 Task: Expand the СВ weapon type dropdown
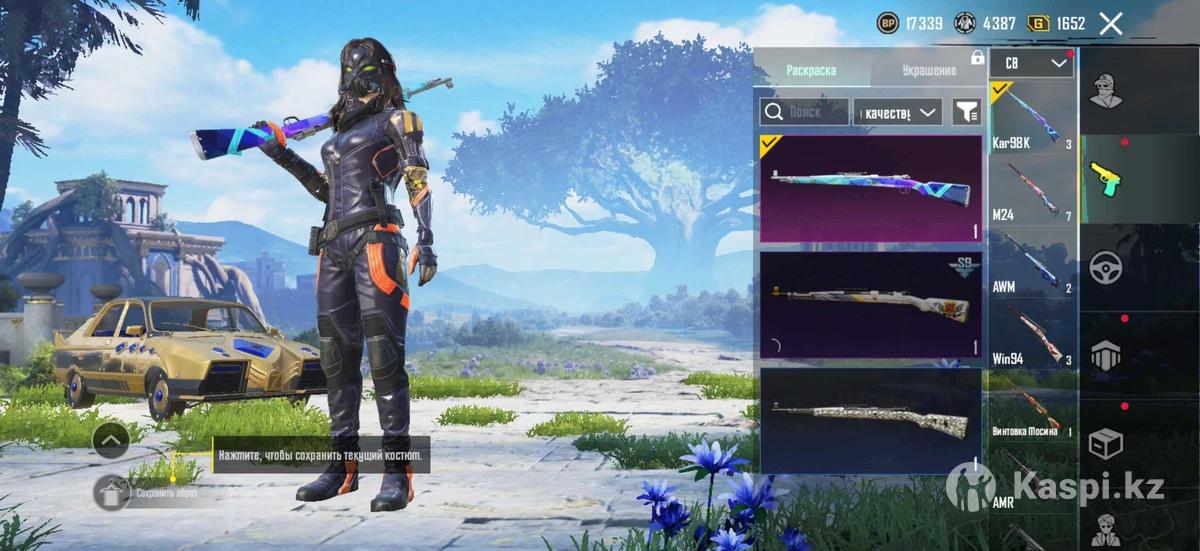pos(1031,63)
